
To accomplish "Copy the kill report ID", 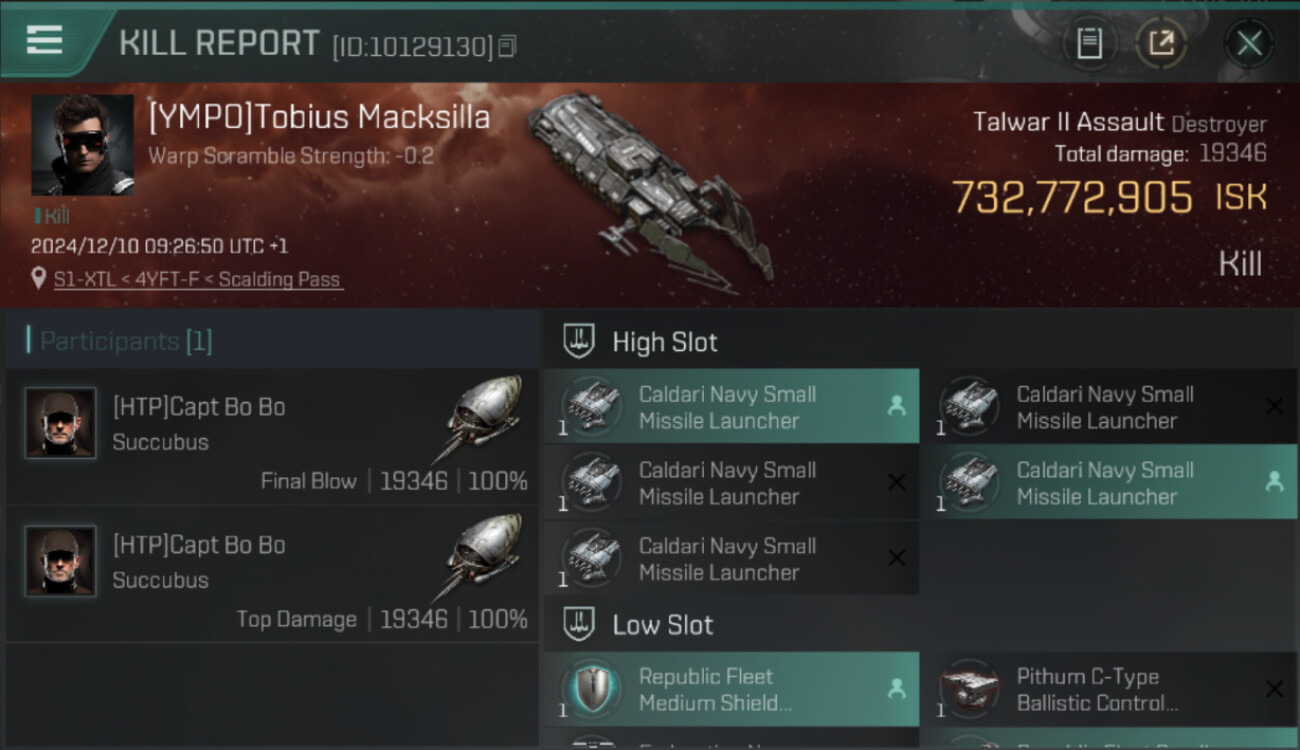I will pos(507,46).
